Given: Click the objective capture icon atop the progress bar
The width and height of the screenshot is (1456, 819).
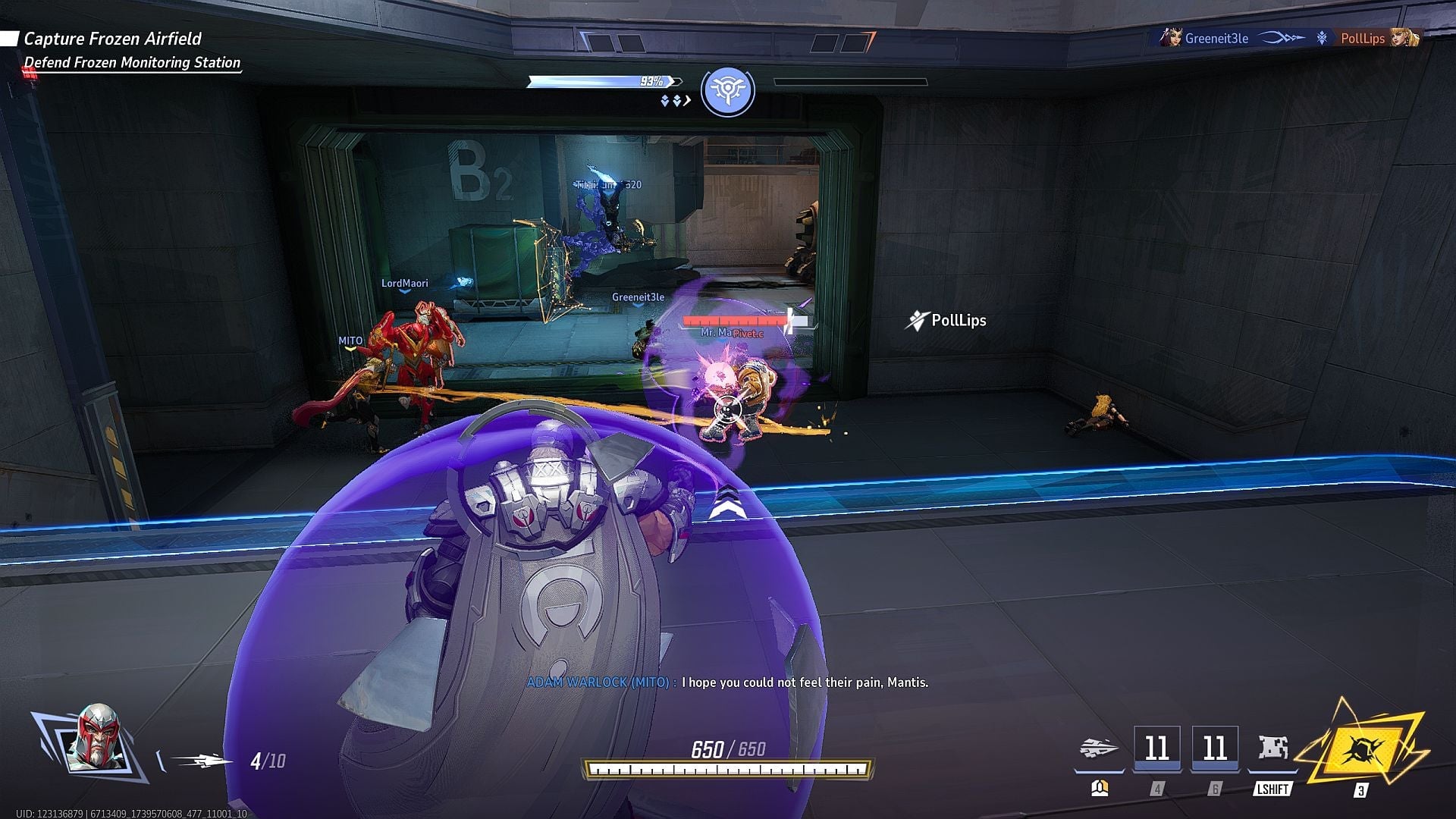Looking at the screenshot, I should tap(726, 89).
